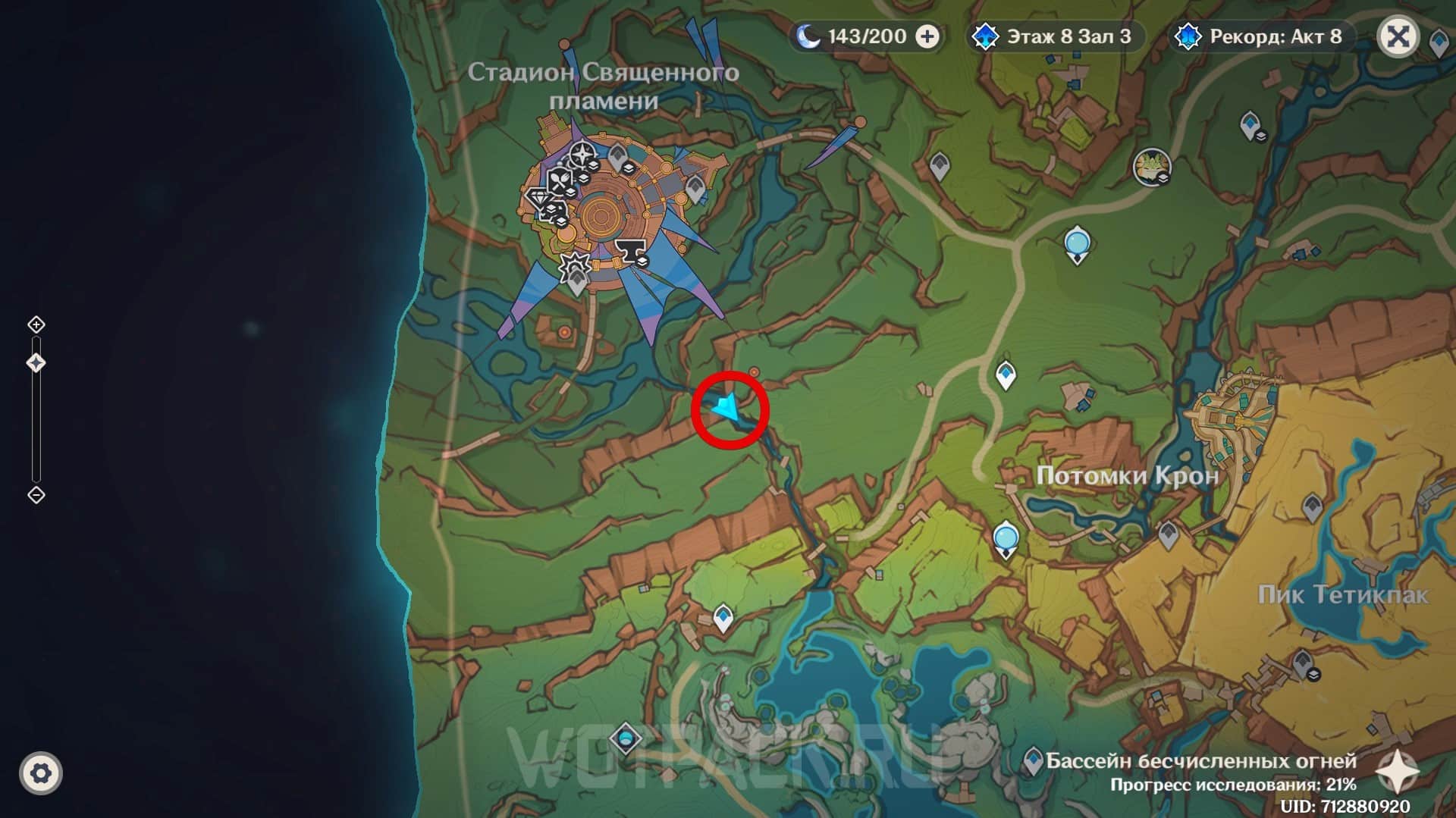This screenshot has height=818, width=1456.
Task: Open Spiral Abyss 'Этаж 8 Зал 3' shortcut
Action: click(1057, 36)
